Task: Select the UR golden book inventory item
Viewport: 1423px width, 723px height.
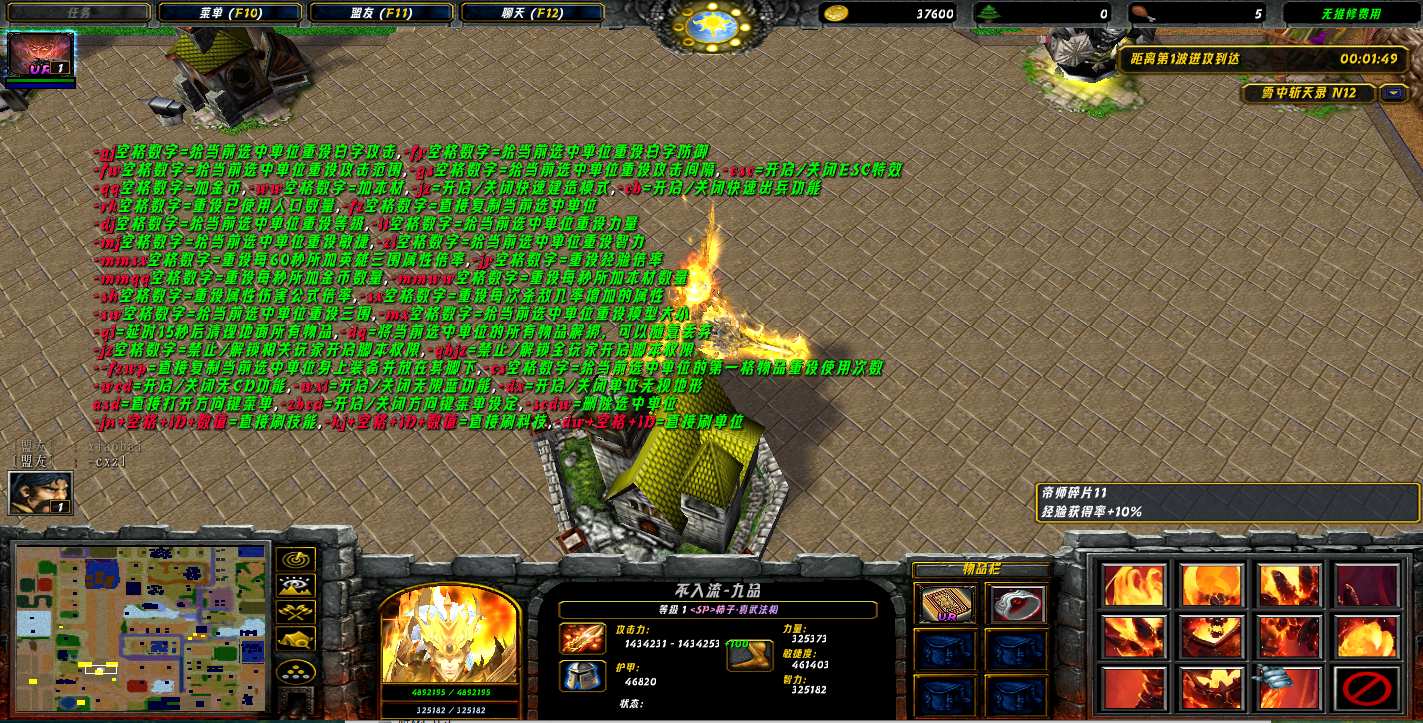Action: click(x=944, y=604)
